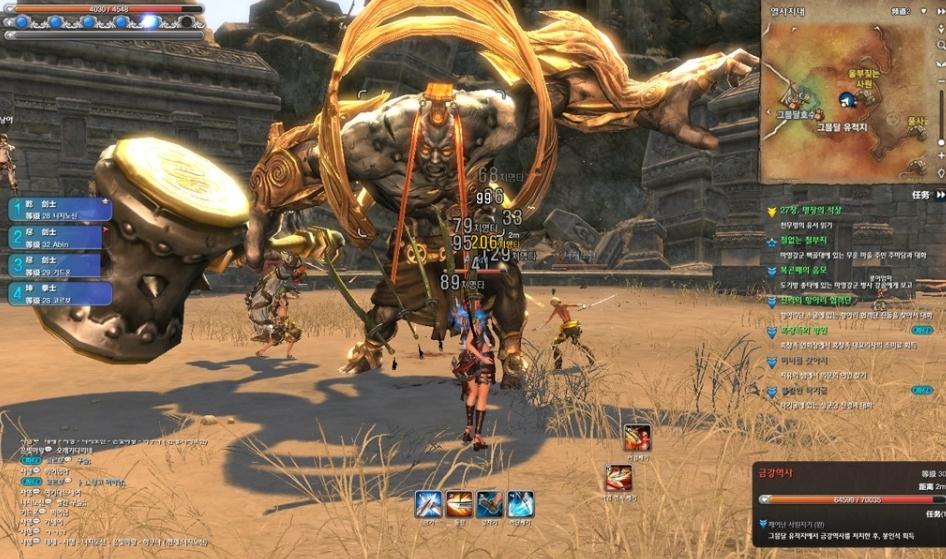
Task: Open the channel selector above the minimap
Action: click(x=902, y=11)
